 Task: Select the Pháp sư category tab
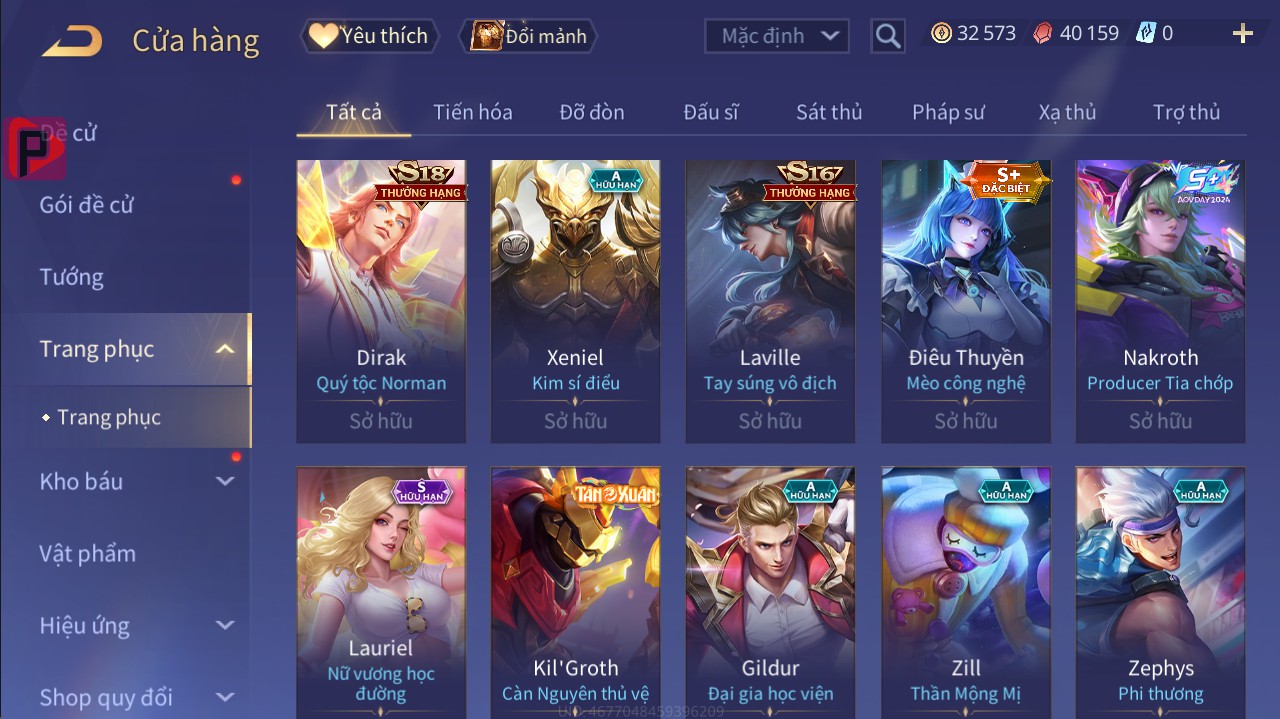[x=948, y=112]
